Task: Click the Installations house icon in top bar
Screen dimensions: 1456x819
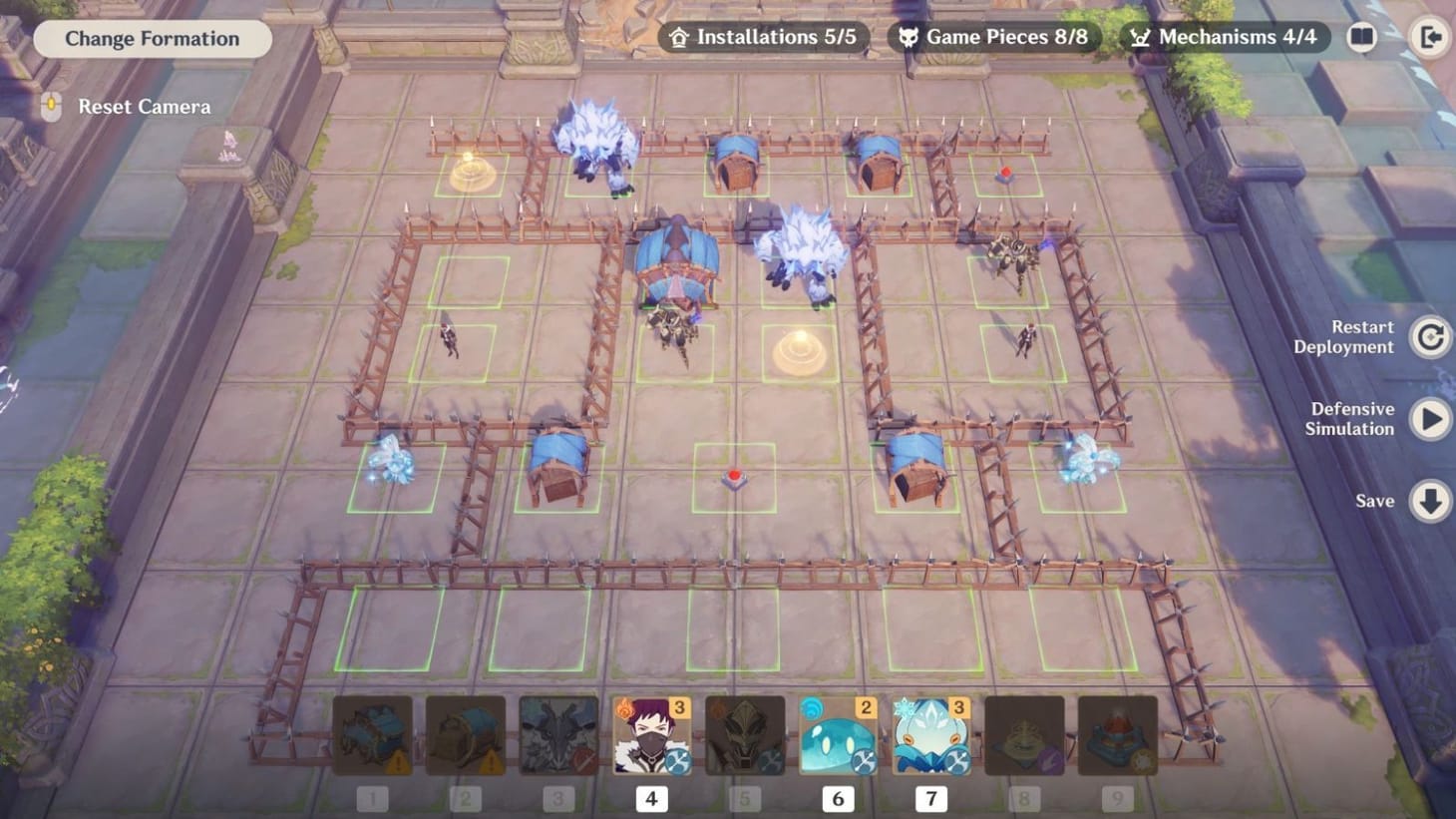Action: 679,36
